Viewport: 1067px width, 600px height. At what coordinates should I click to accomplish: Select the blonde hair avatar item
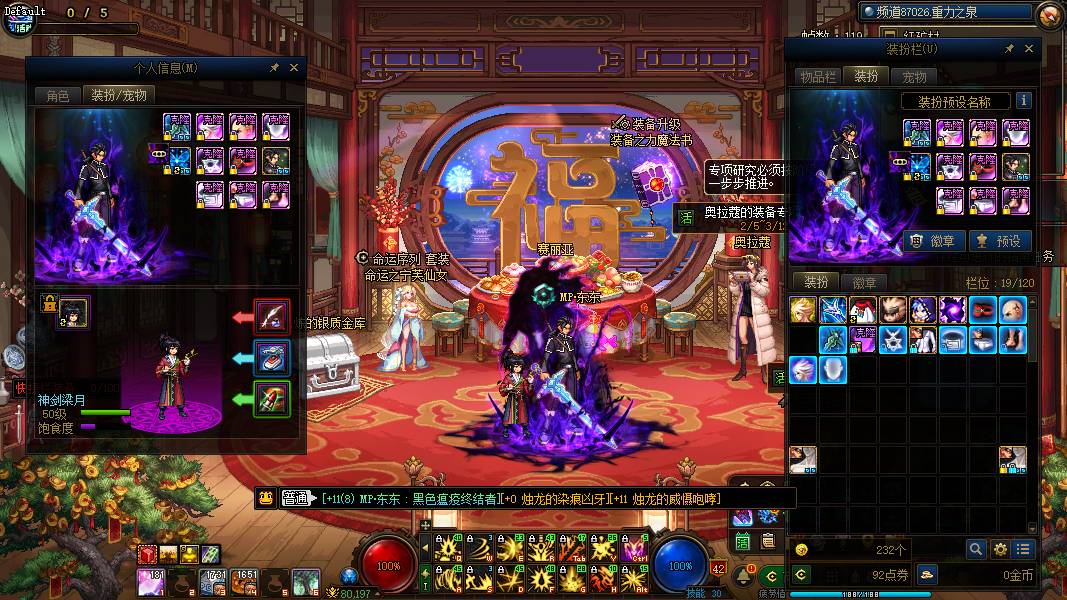click(x=804, y=310)
